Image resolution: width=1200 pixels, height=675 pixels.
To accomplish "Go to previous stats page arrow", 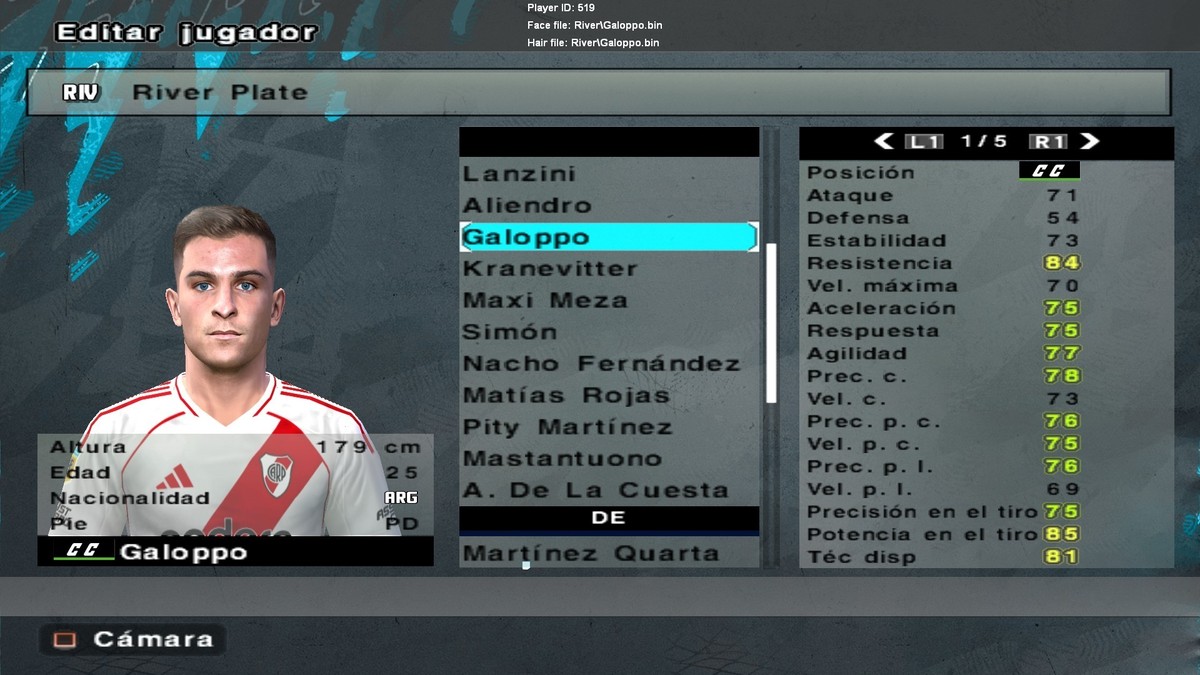I will tap(883, 142).
